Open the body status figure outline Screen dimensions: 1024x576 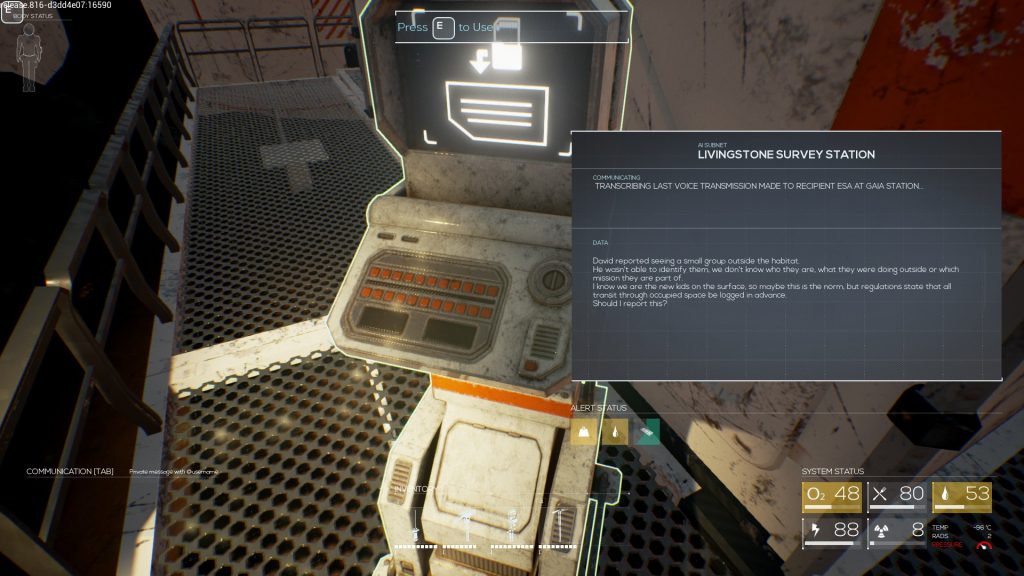pos(30,47)
